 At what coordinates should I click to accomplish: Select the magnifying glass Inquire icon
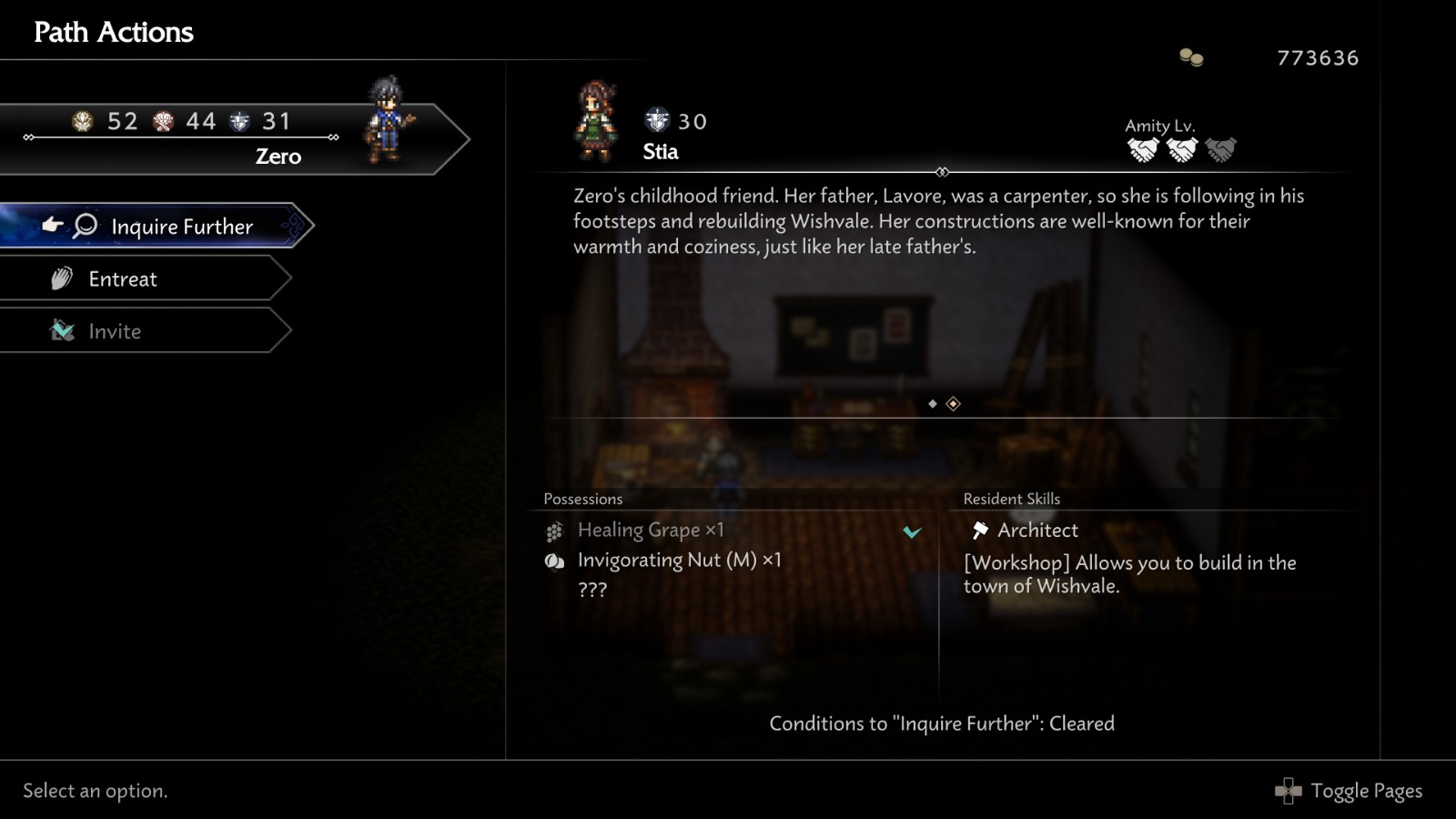(85, 226)
